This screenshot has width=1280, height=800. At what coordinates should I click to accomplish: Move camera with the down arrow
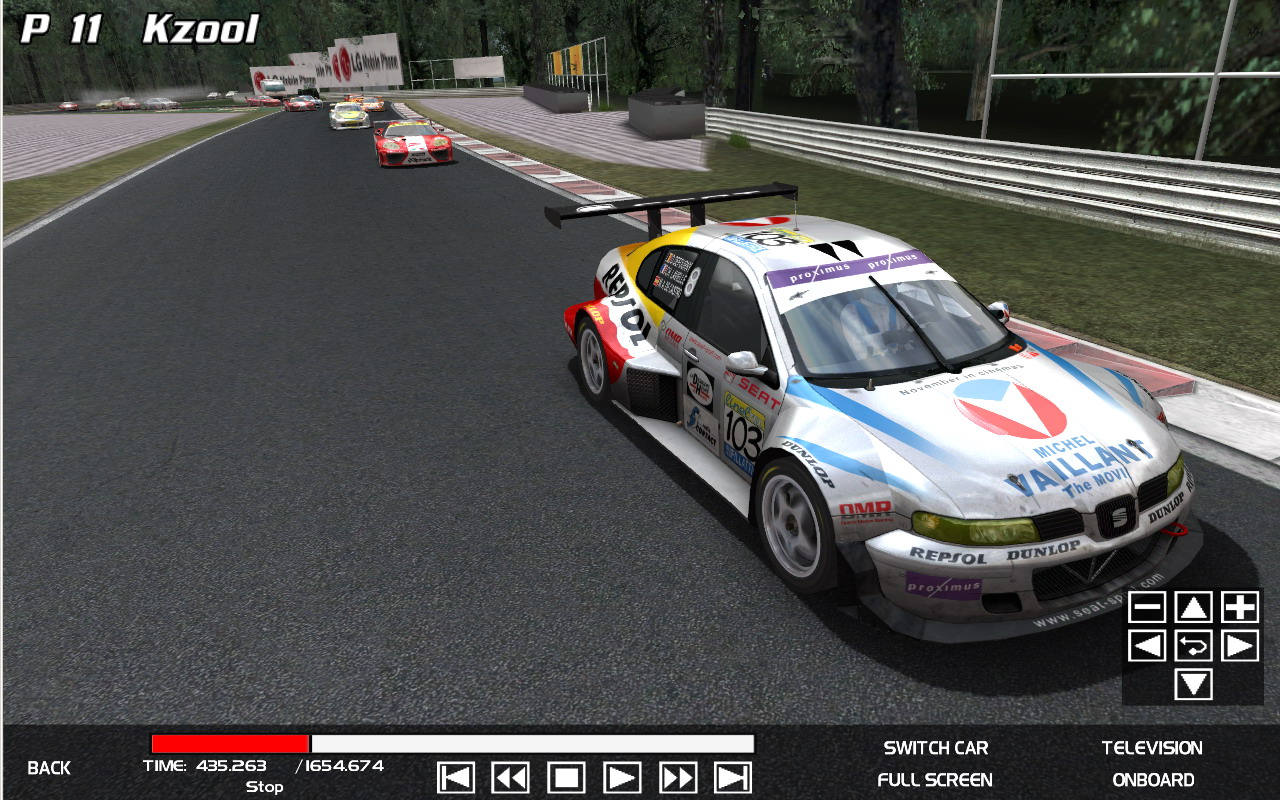coord(1193,685)
